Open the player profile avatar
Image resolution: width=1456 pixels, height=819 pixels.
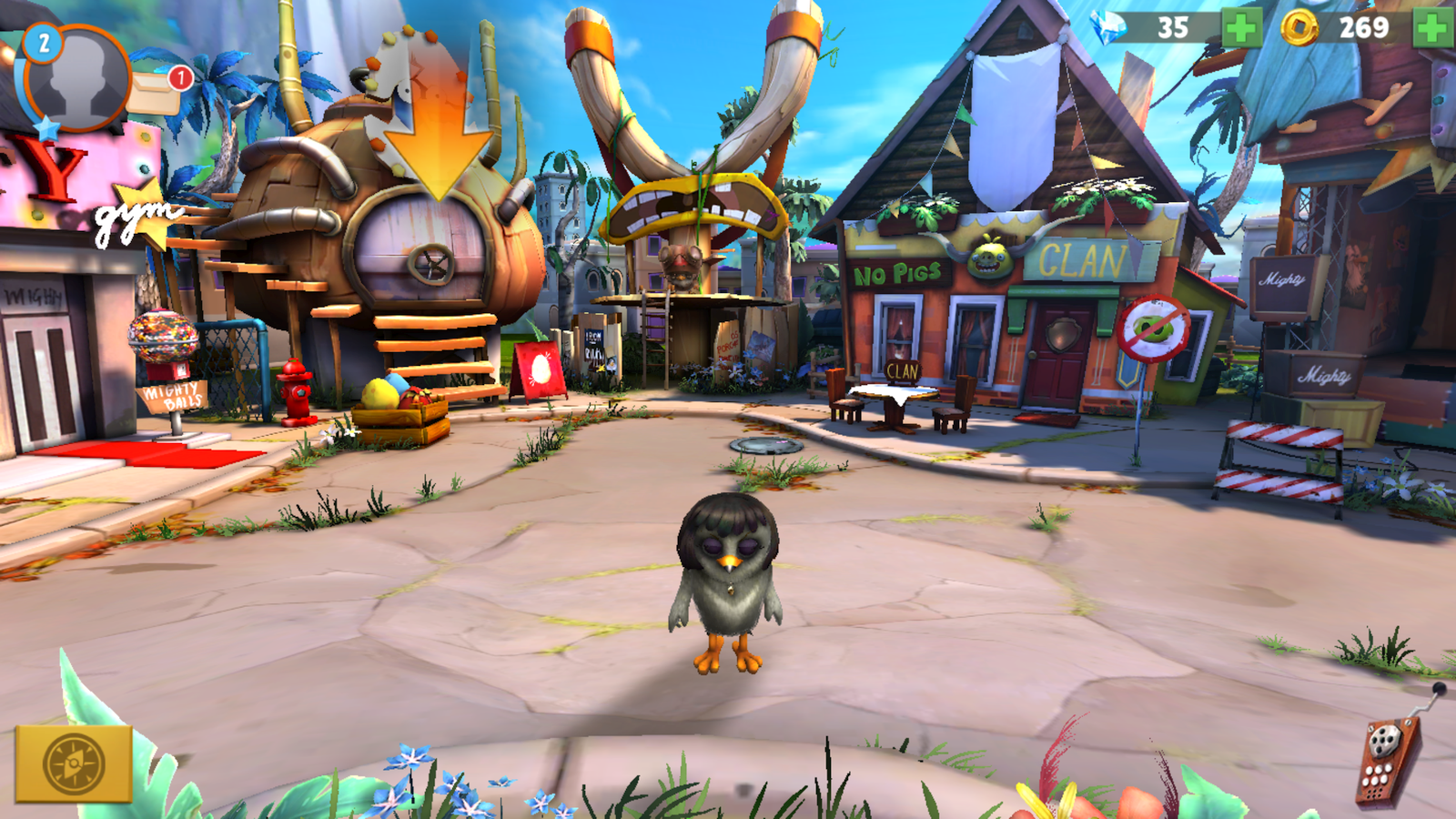click(78, 79)
